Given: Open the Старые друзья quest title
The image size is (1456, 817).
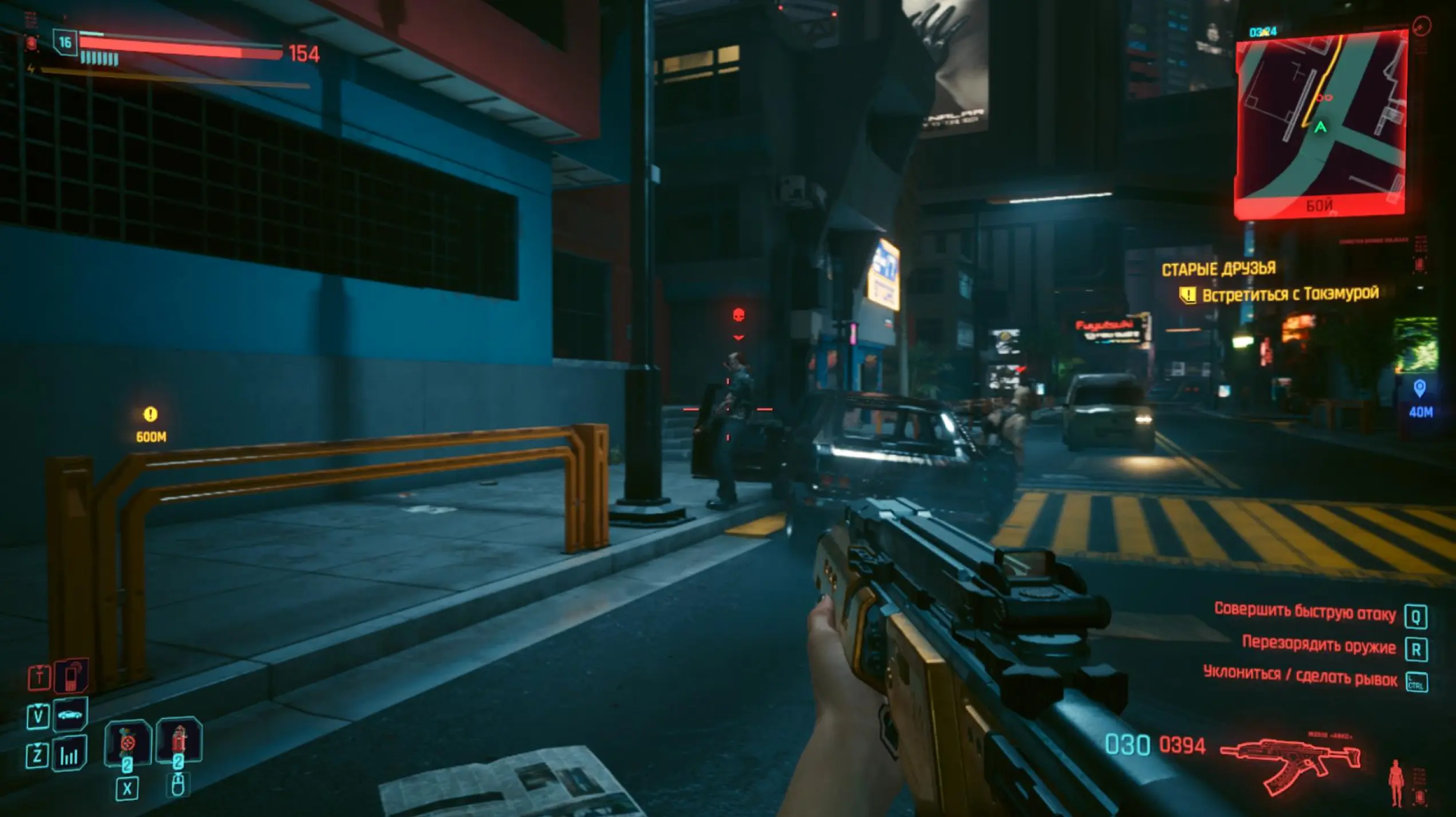Looking at the screenshot, I should tap(1218, 269).
